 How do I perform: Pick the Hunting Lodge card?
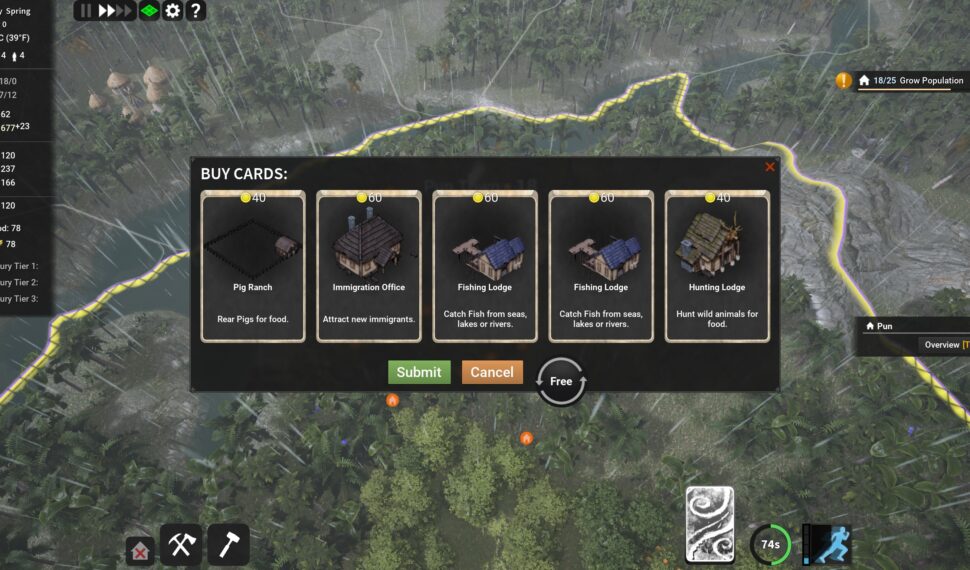click(x=717, y=267)
